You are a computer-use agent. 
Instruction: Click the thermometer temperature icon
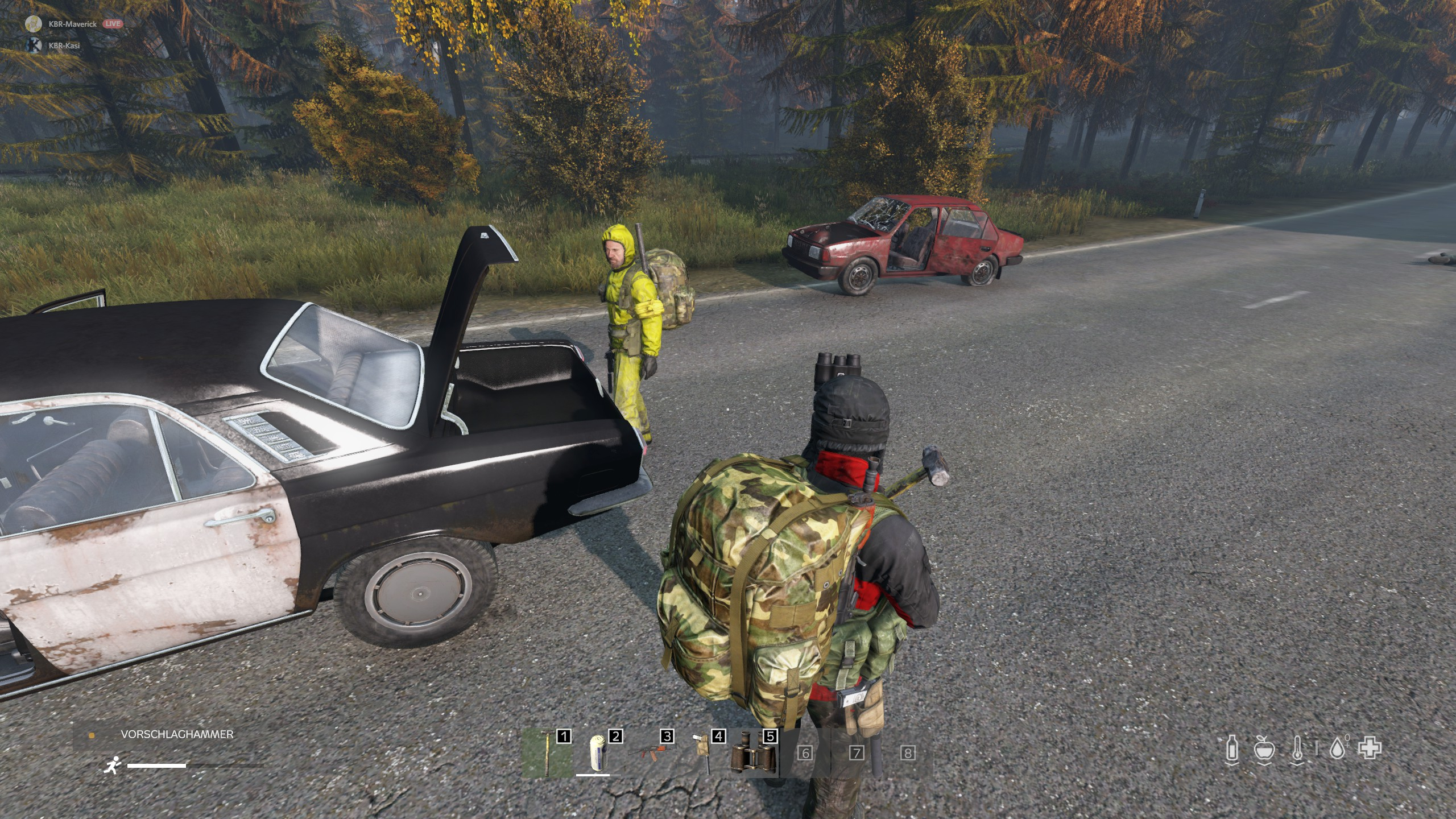[x=1297, y=748]
